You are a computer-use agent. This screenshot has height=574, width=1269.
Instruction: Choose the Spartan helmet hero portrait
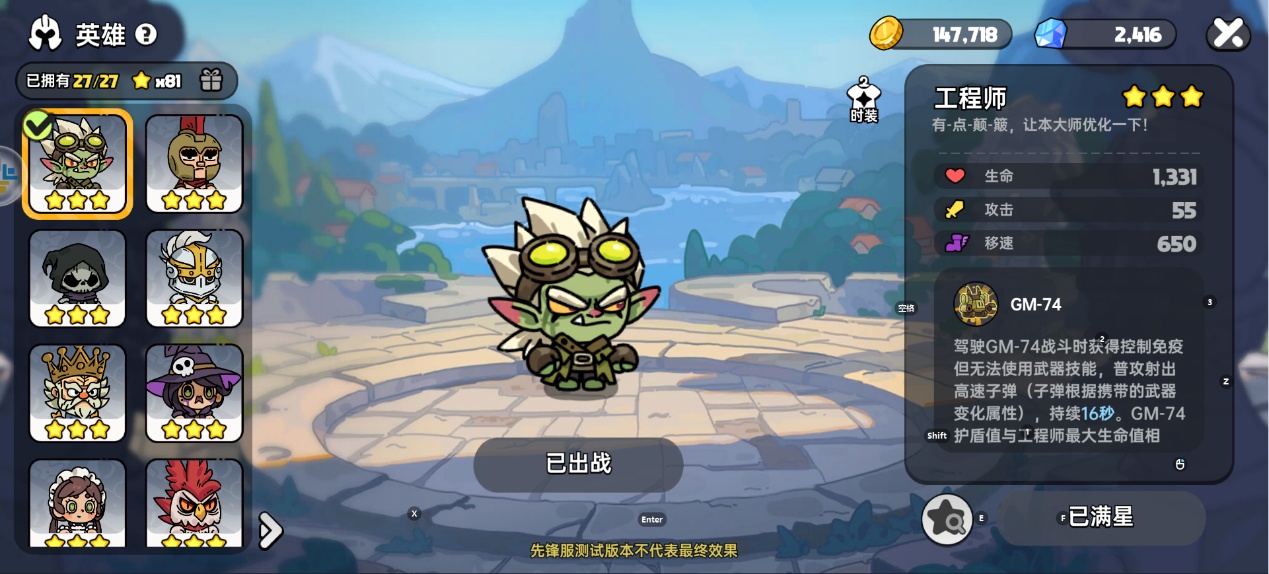[195, 163]
